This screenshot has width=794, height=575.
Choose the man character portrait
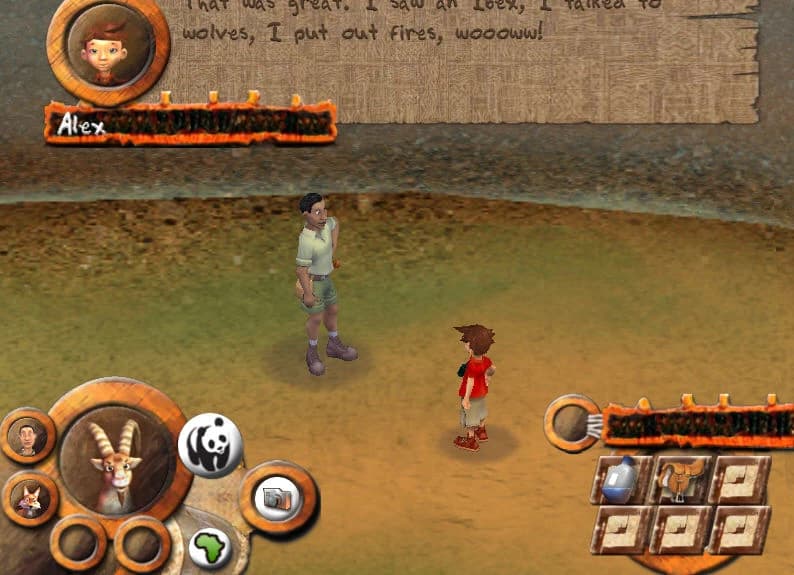27,437
